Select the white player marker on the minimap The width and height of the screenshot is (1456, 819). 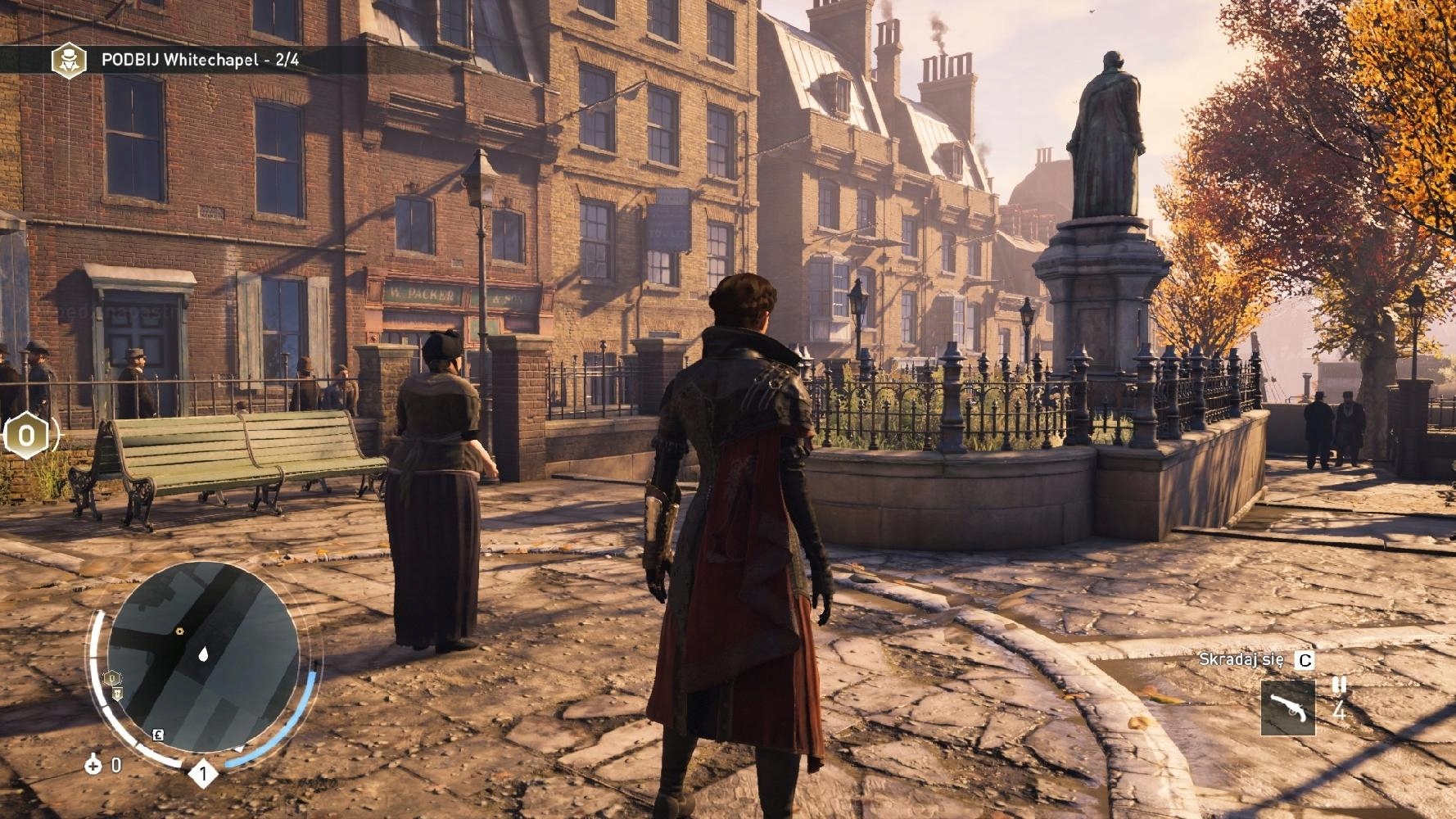point(203,654)
